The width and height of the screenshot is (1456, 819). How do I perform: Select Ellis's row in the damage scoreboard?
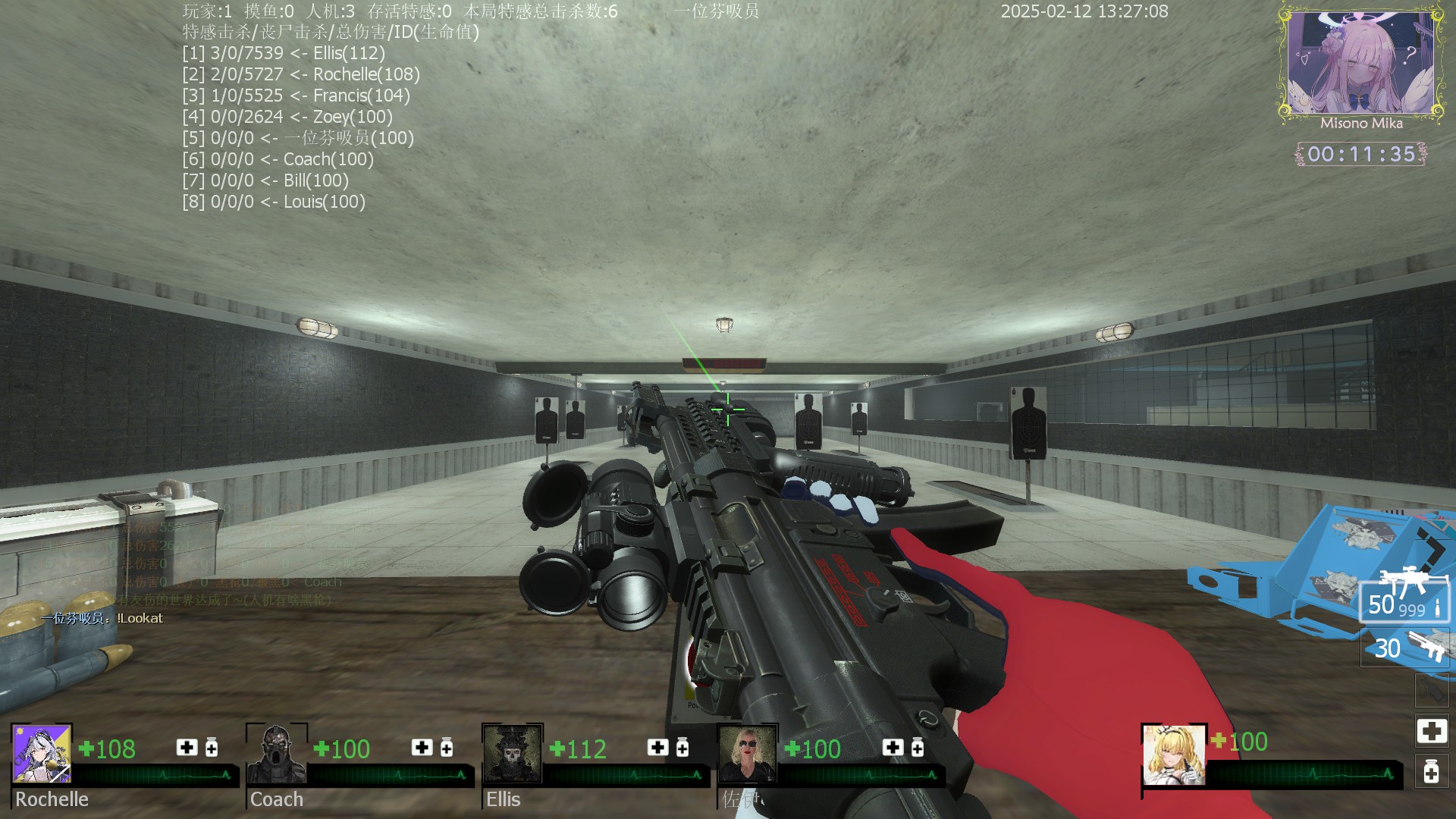coord(284,53)
